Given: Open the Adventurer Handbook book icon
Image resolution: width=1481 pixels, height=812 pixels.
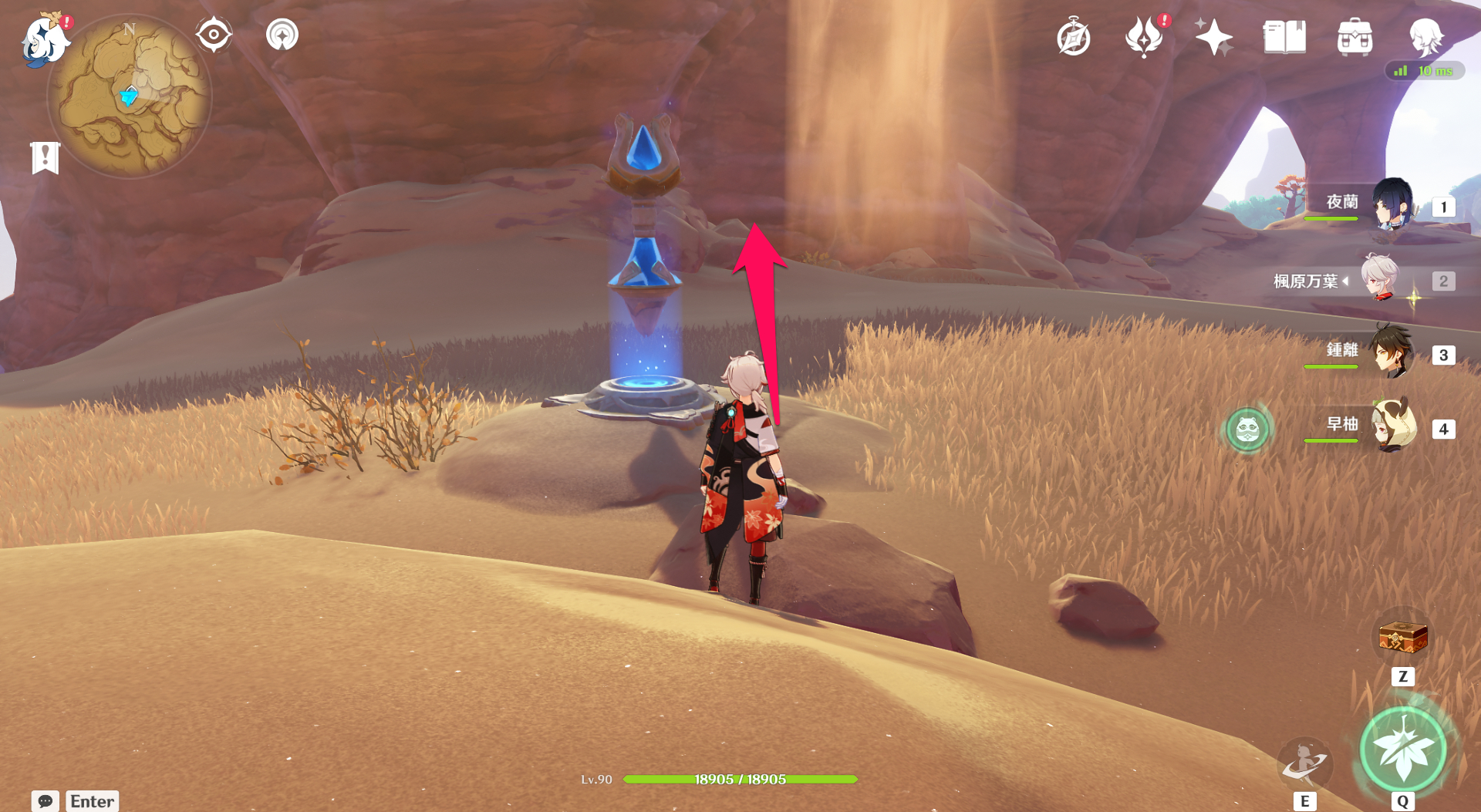Looking at the screenshot, I should click(x=1284, y=37).
